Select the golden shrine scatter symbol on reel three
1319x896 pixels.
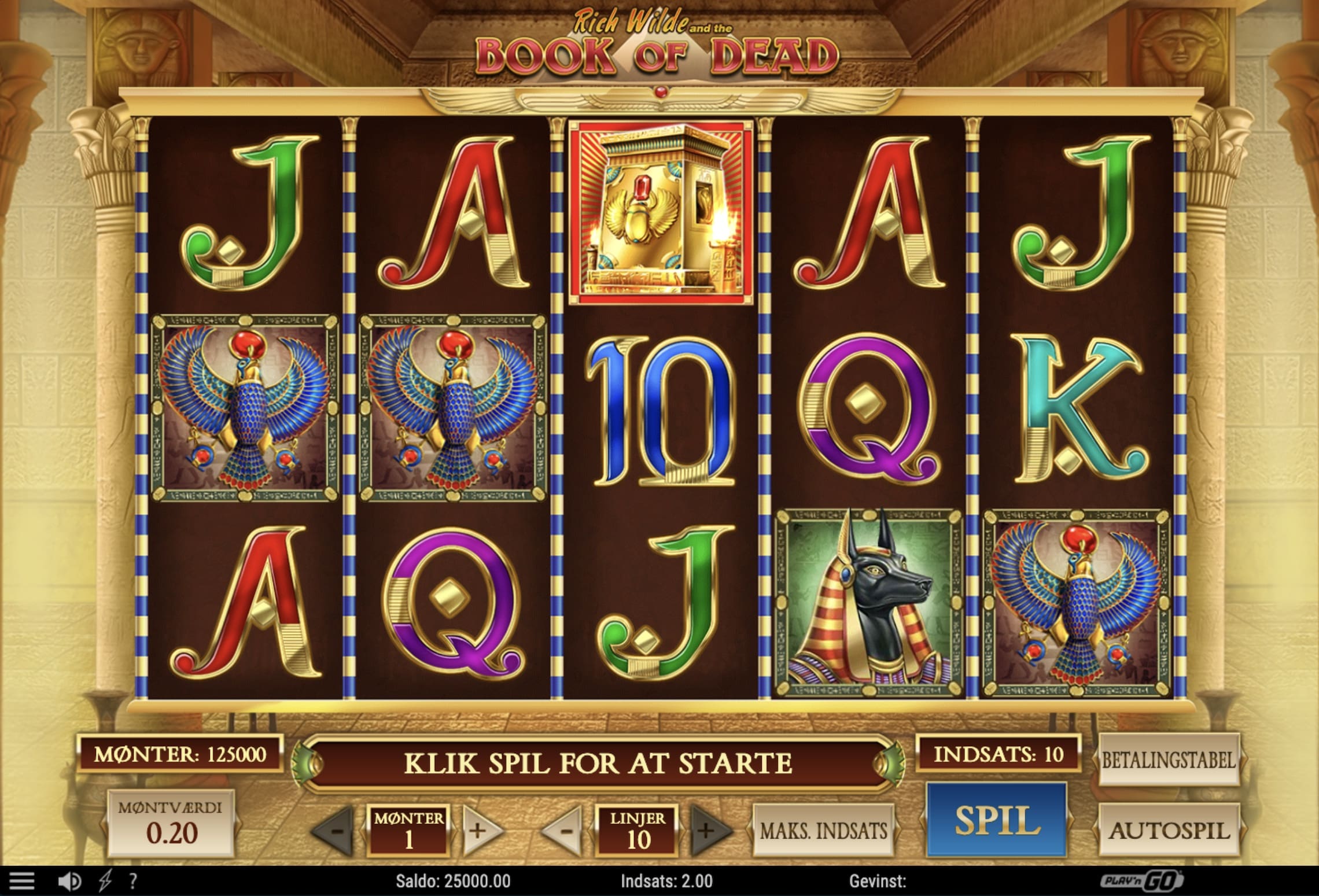point(660,212)
